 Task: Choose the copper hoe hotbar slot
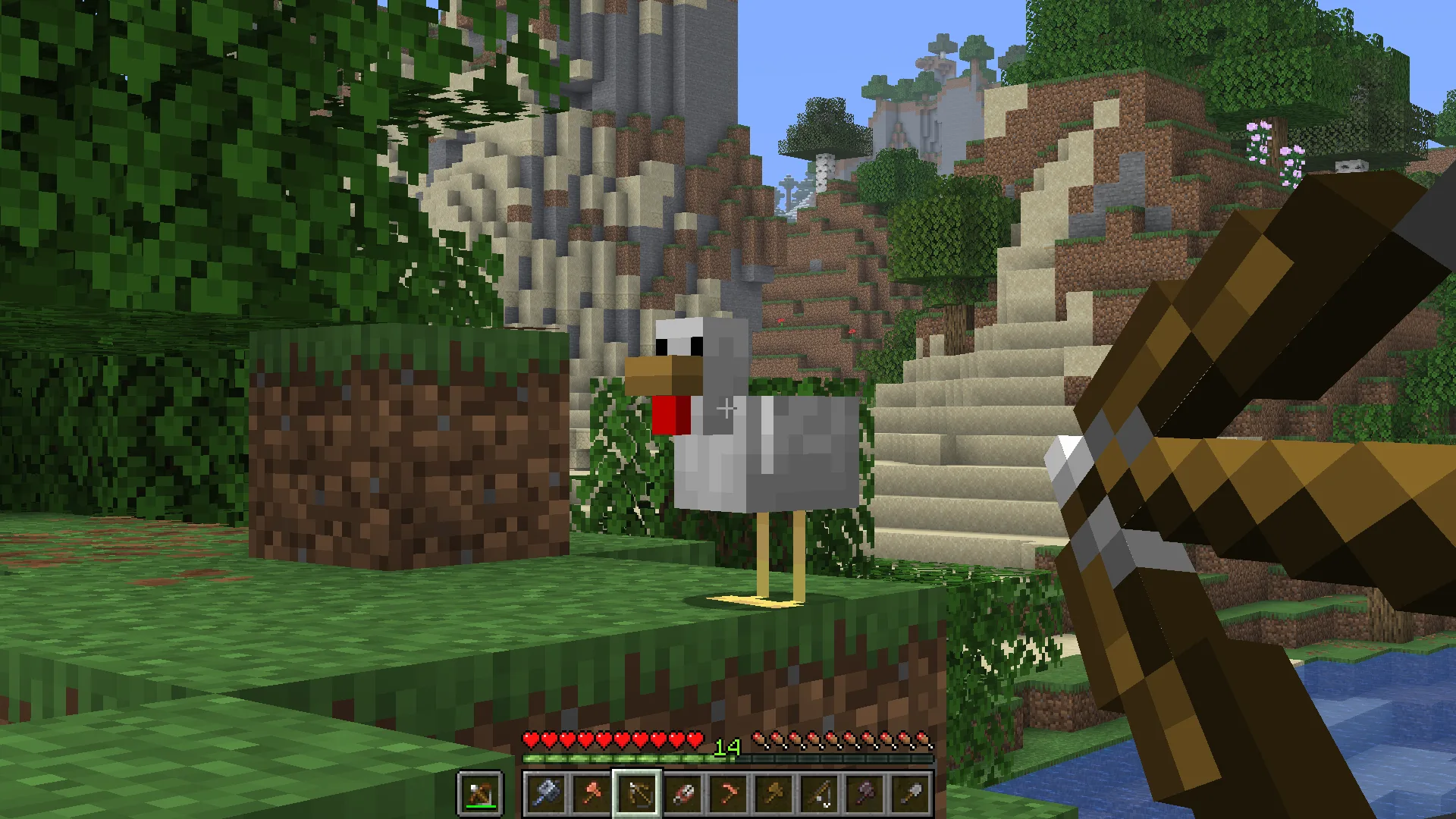(728, 793)
